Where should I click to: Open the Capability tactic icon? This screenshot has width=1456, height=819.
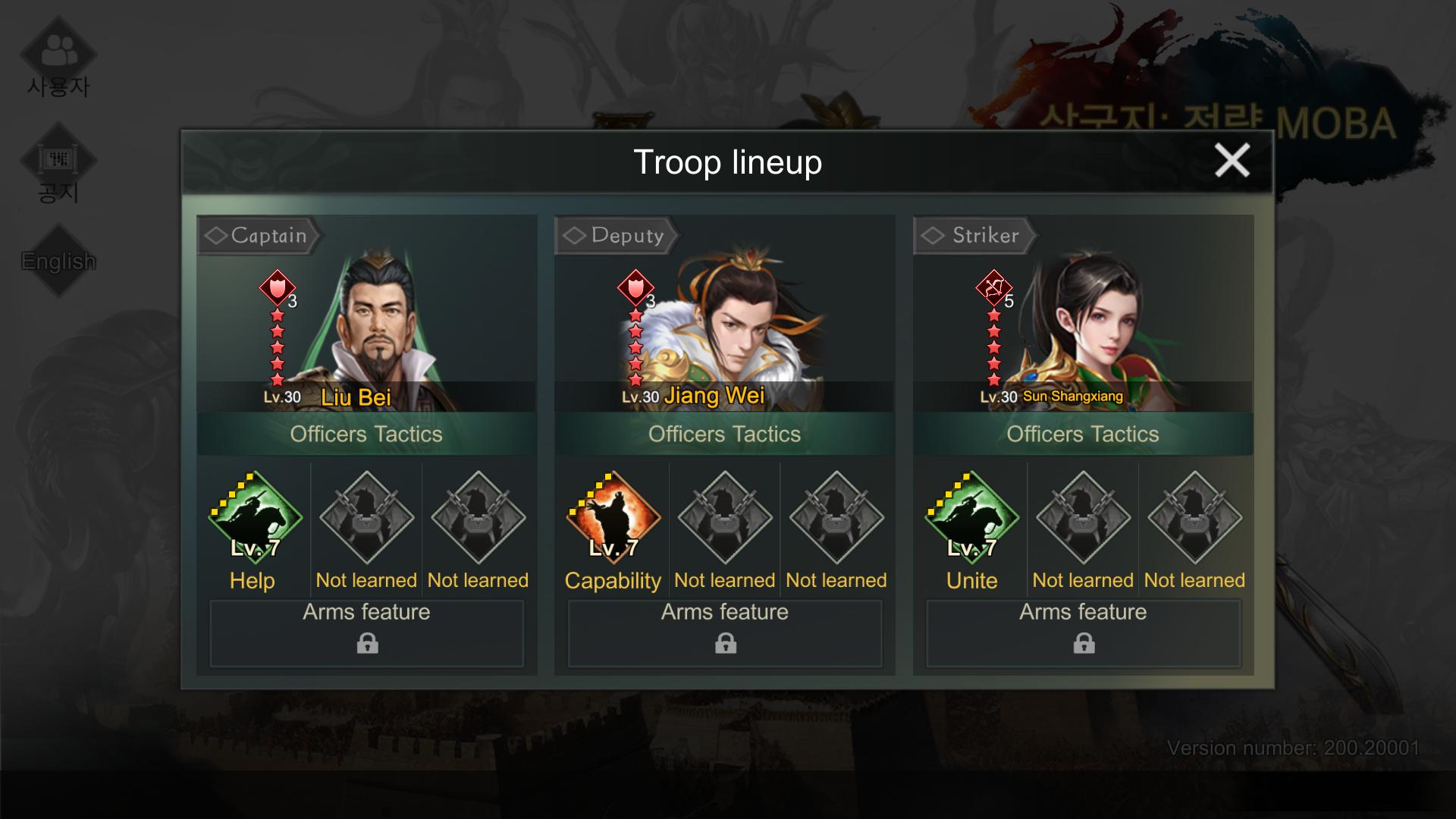pos(613,518)
